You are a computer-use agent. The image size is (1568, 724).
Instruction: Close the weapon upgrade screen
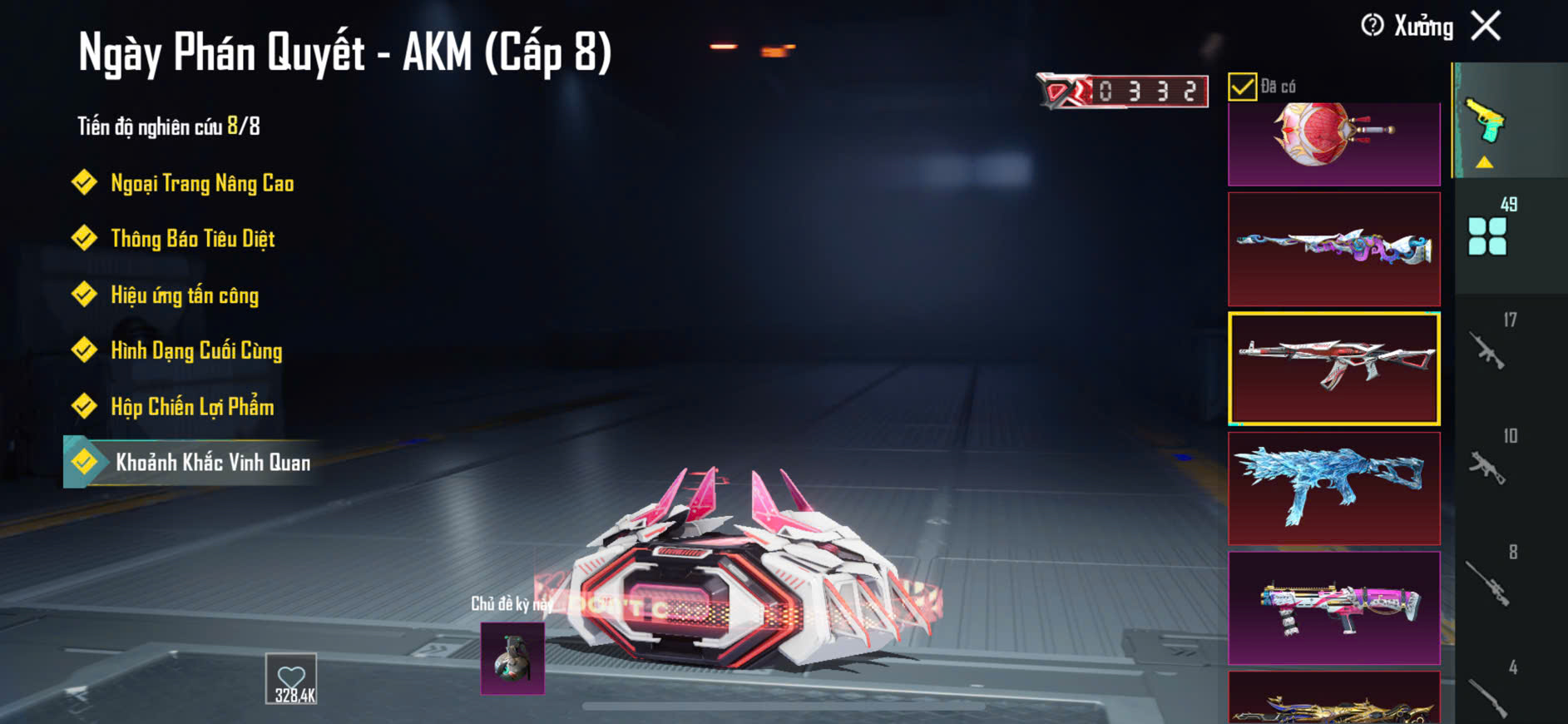coord(1486,26)
